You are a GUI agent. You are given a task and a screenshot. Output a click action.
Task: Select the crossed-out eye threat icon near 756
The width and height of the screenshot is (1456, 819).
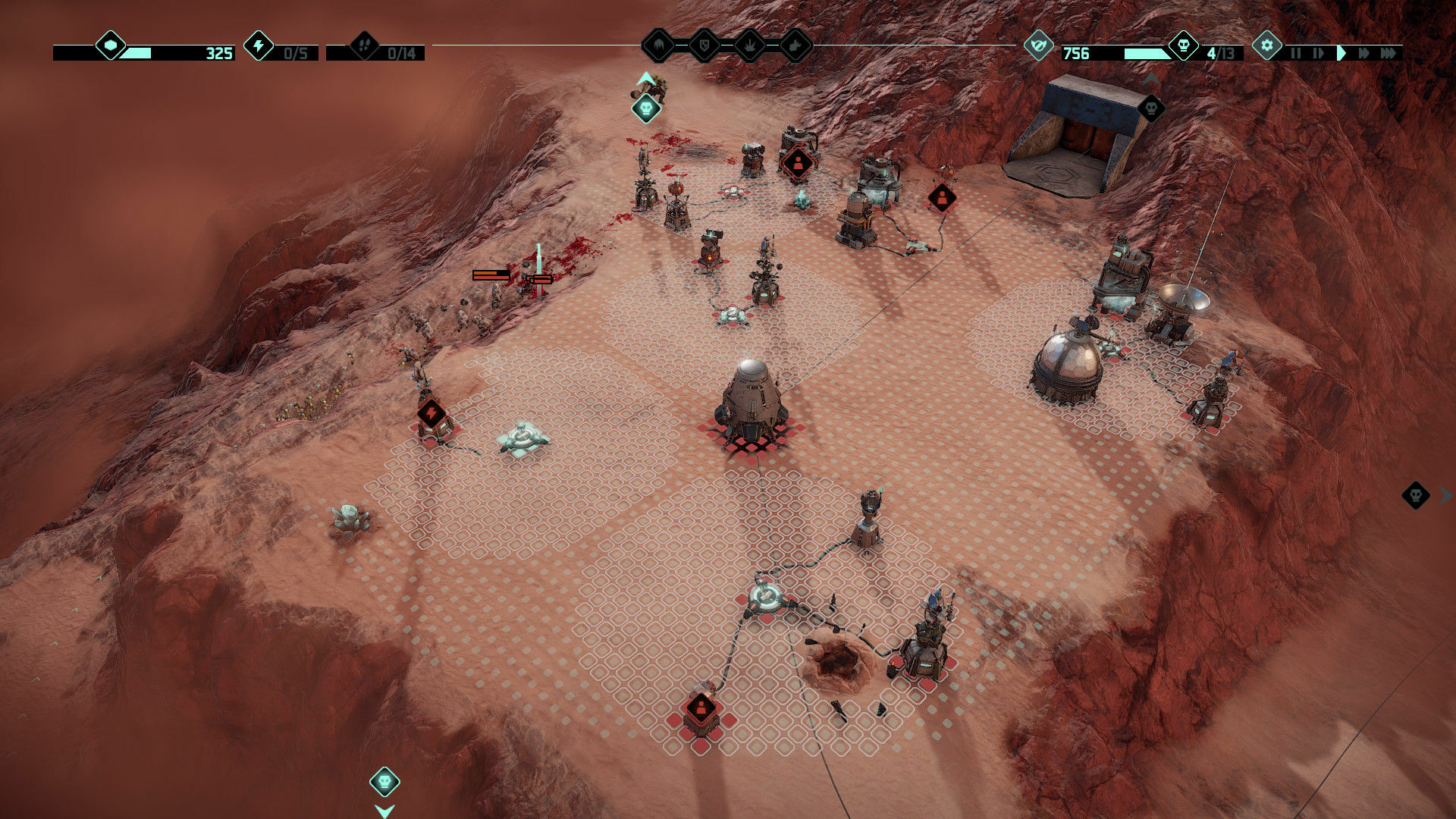[1039, 45]
